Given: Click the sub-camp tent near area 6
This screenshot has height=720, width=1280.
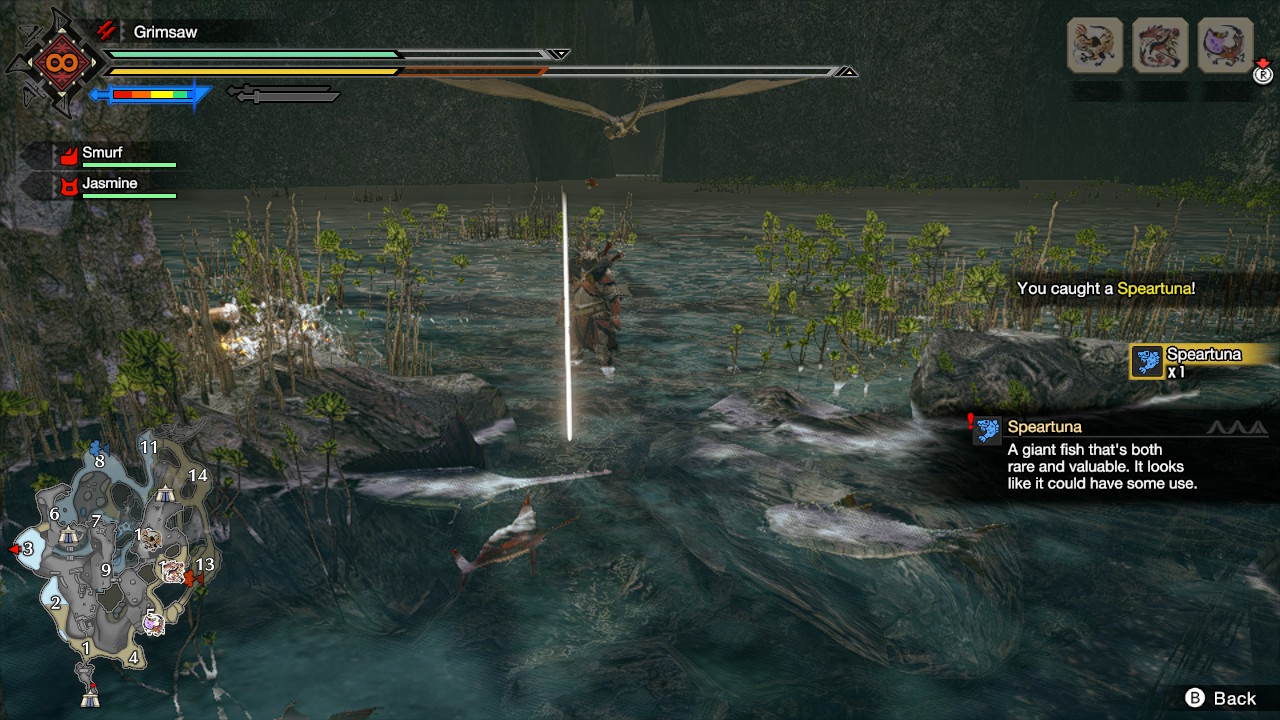Looking at the screenshot, I should coord(68,537).
